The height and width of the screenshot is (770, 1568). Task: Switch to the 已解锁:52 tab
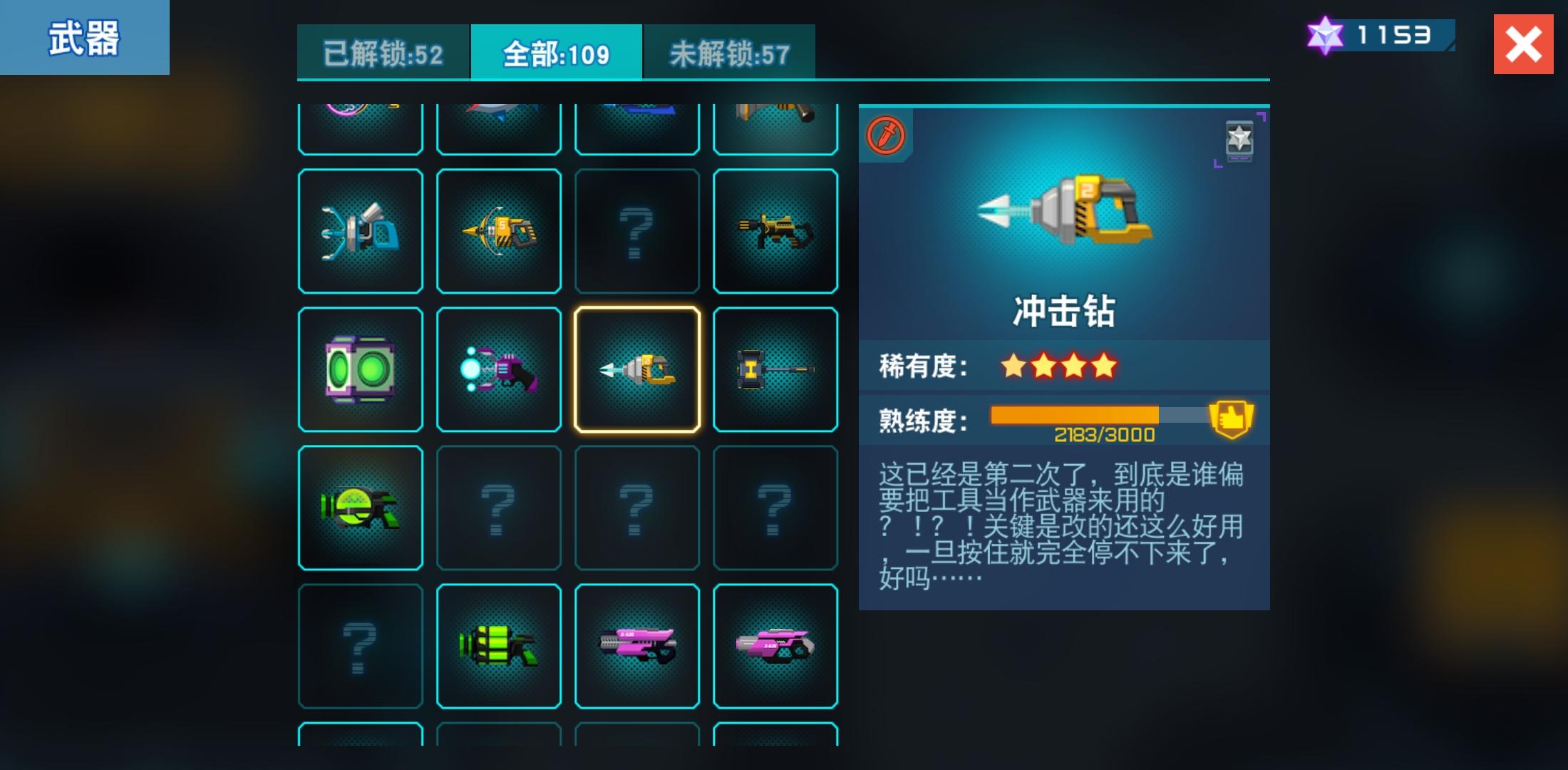point(383,51)
